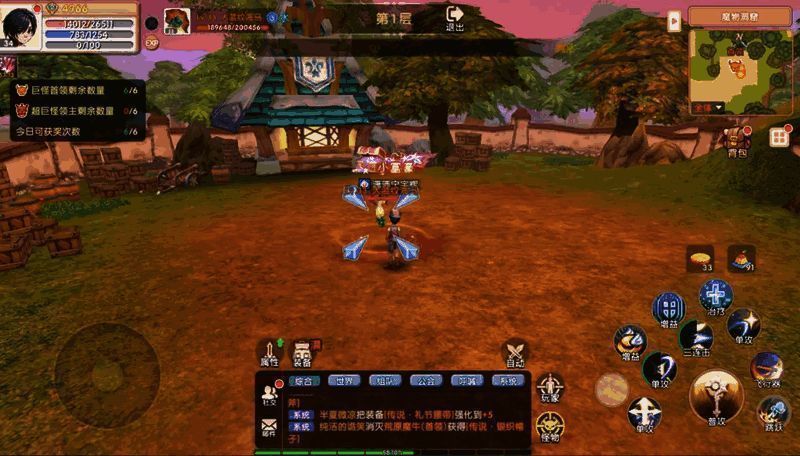Click the minimap
800x456 pixels.
pyautogui.click(x=742, y=68)
